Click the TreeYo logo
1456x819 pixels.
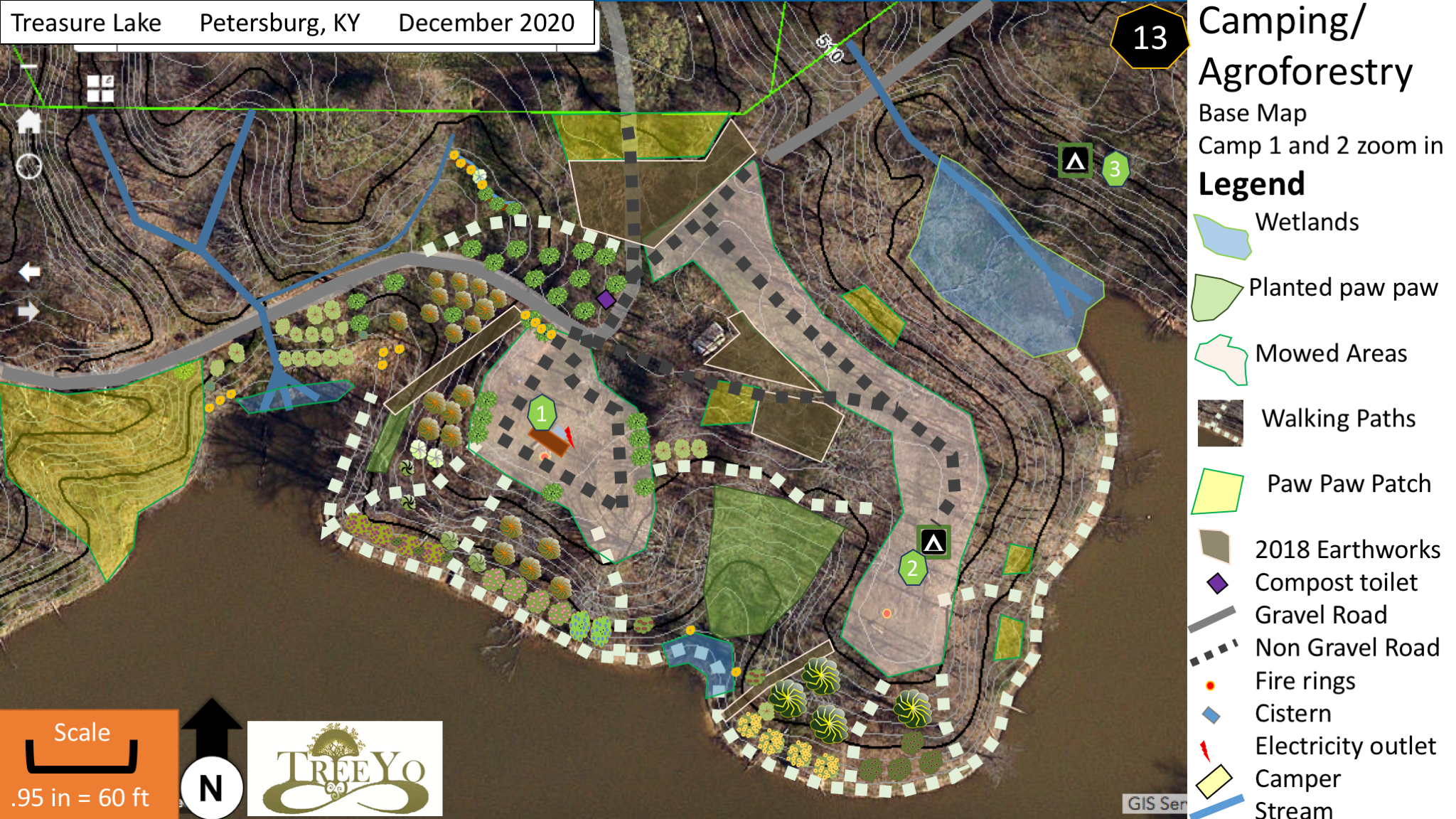pos(345,769)
